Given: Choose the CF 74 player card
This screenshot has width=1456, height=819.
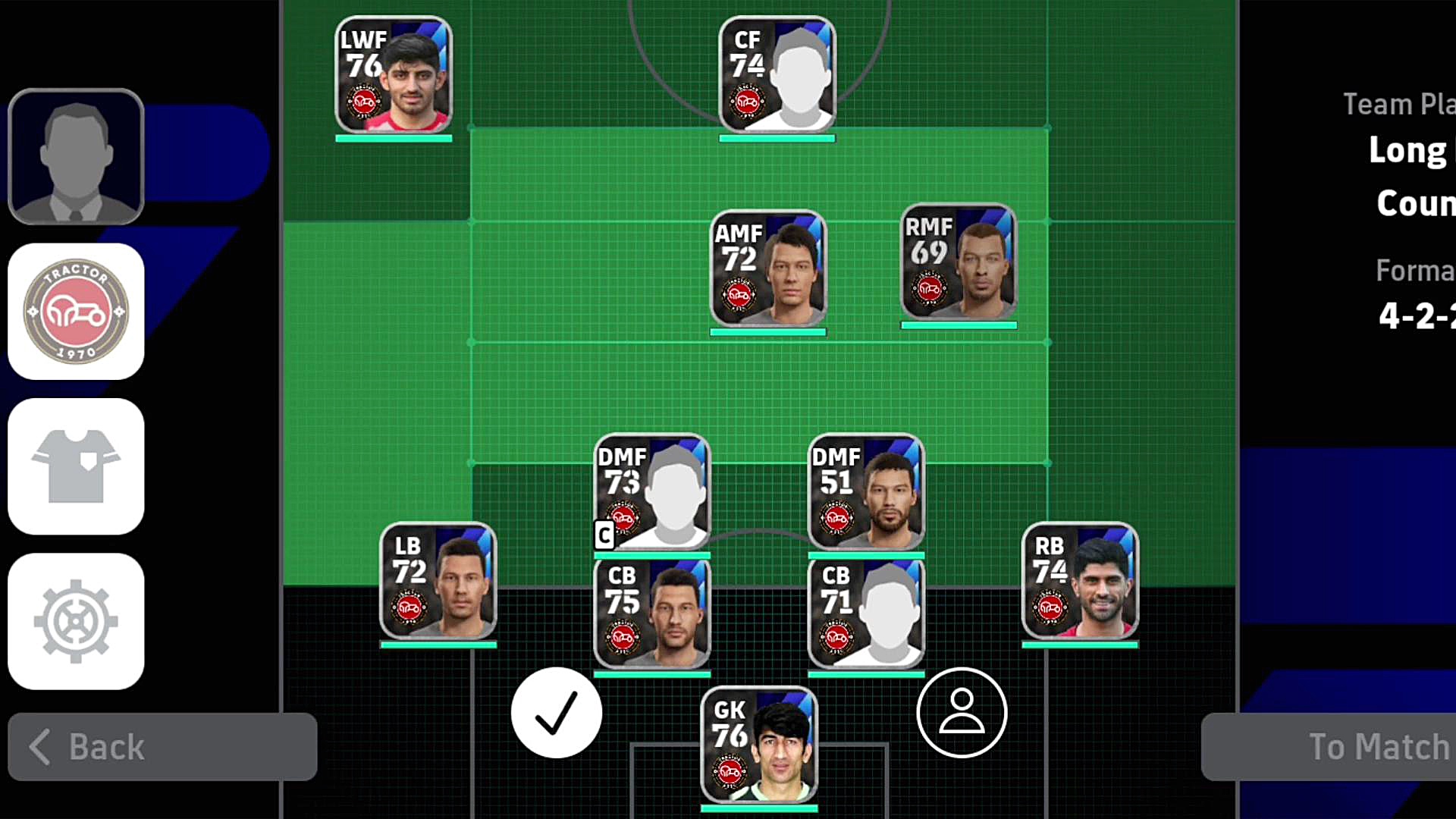Looking at the screenshot, I should click(777, 74).
